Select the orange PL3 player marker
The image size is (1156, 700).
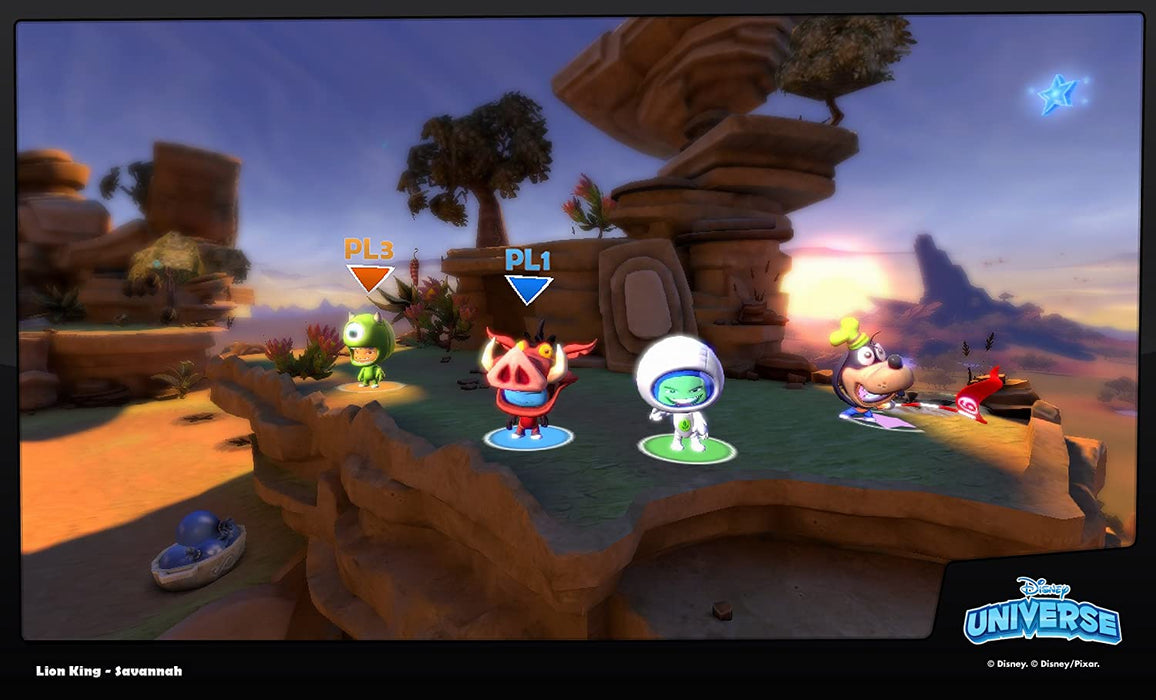369,265
